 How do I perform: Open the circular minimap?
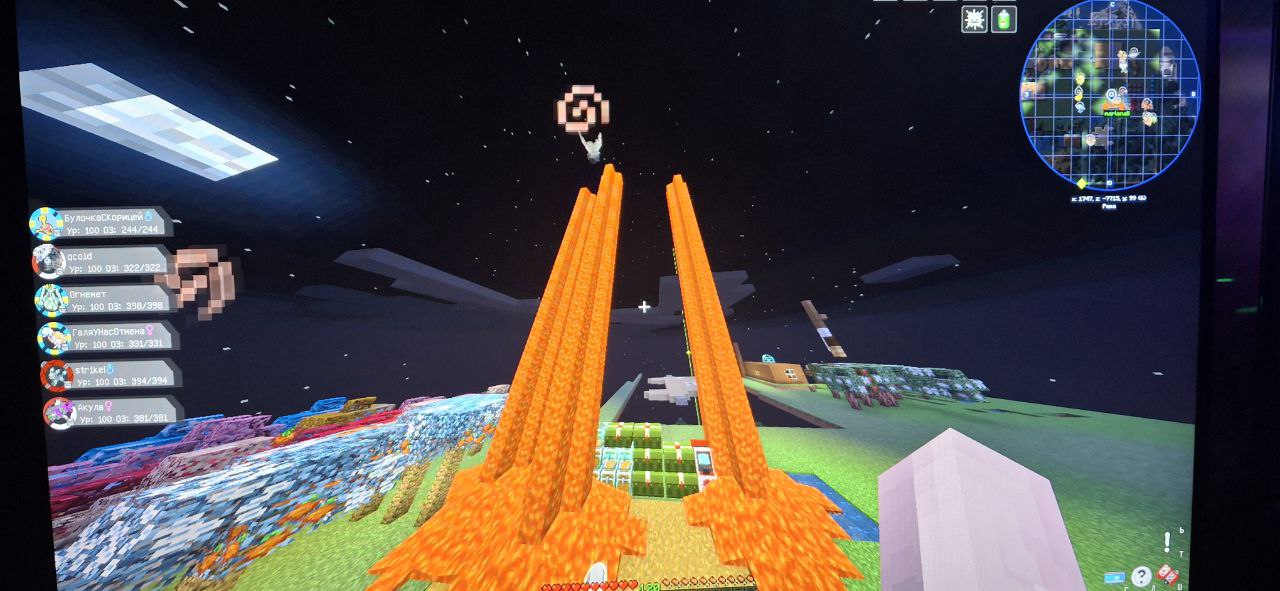pyautogui.click(x=1109, y=97)
